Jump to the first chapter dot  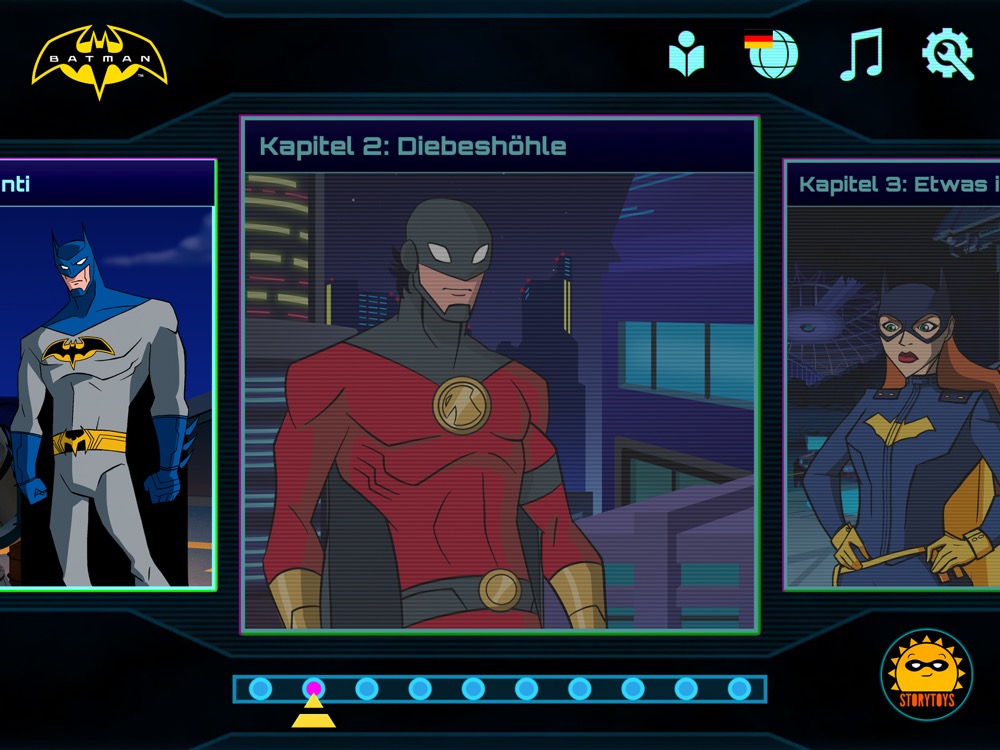pos(260,688)
